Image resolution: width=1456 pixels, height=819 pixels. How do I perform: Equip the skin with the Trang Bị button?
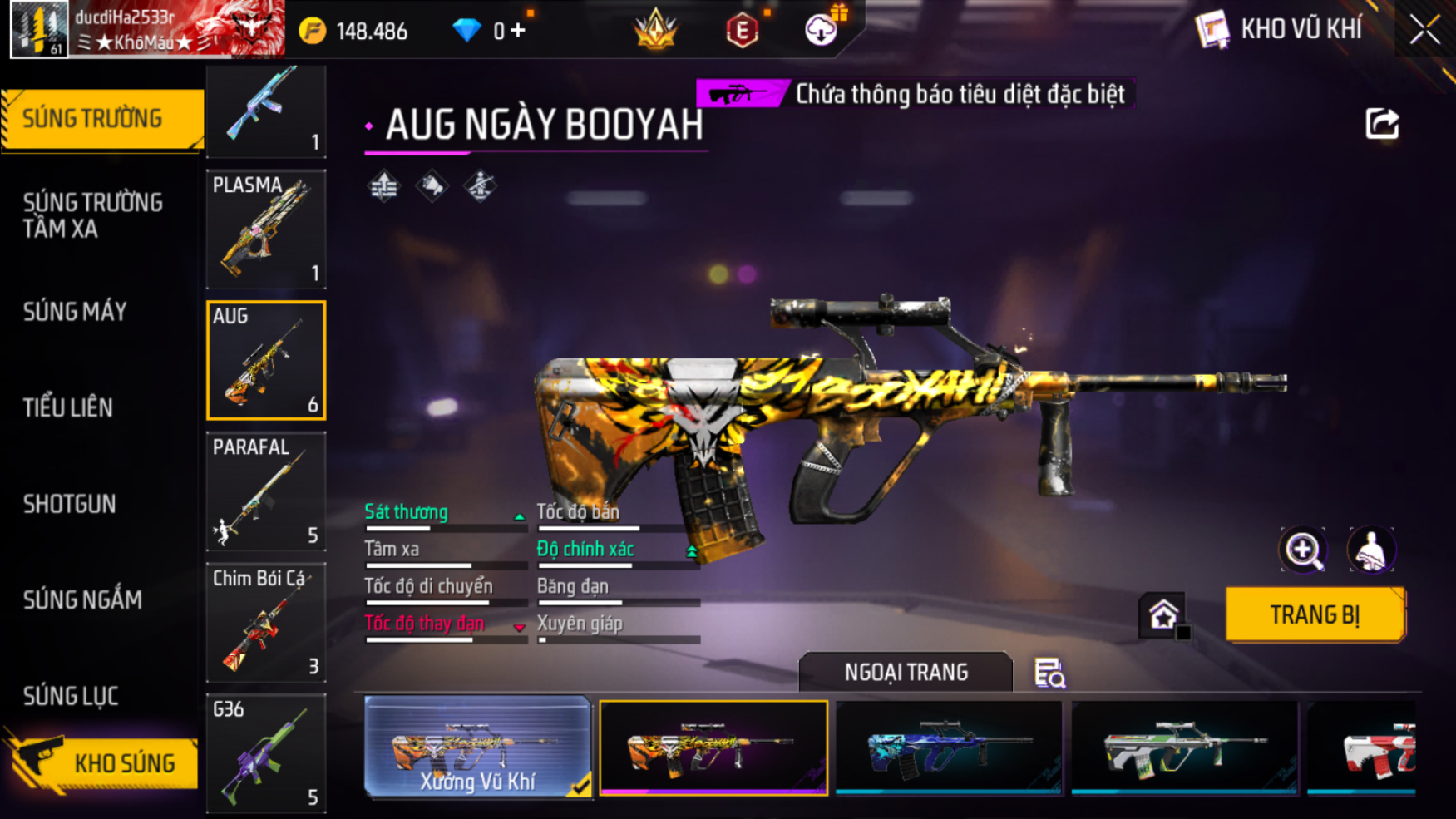tap(1315, 614)
